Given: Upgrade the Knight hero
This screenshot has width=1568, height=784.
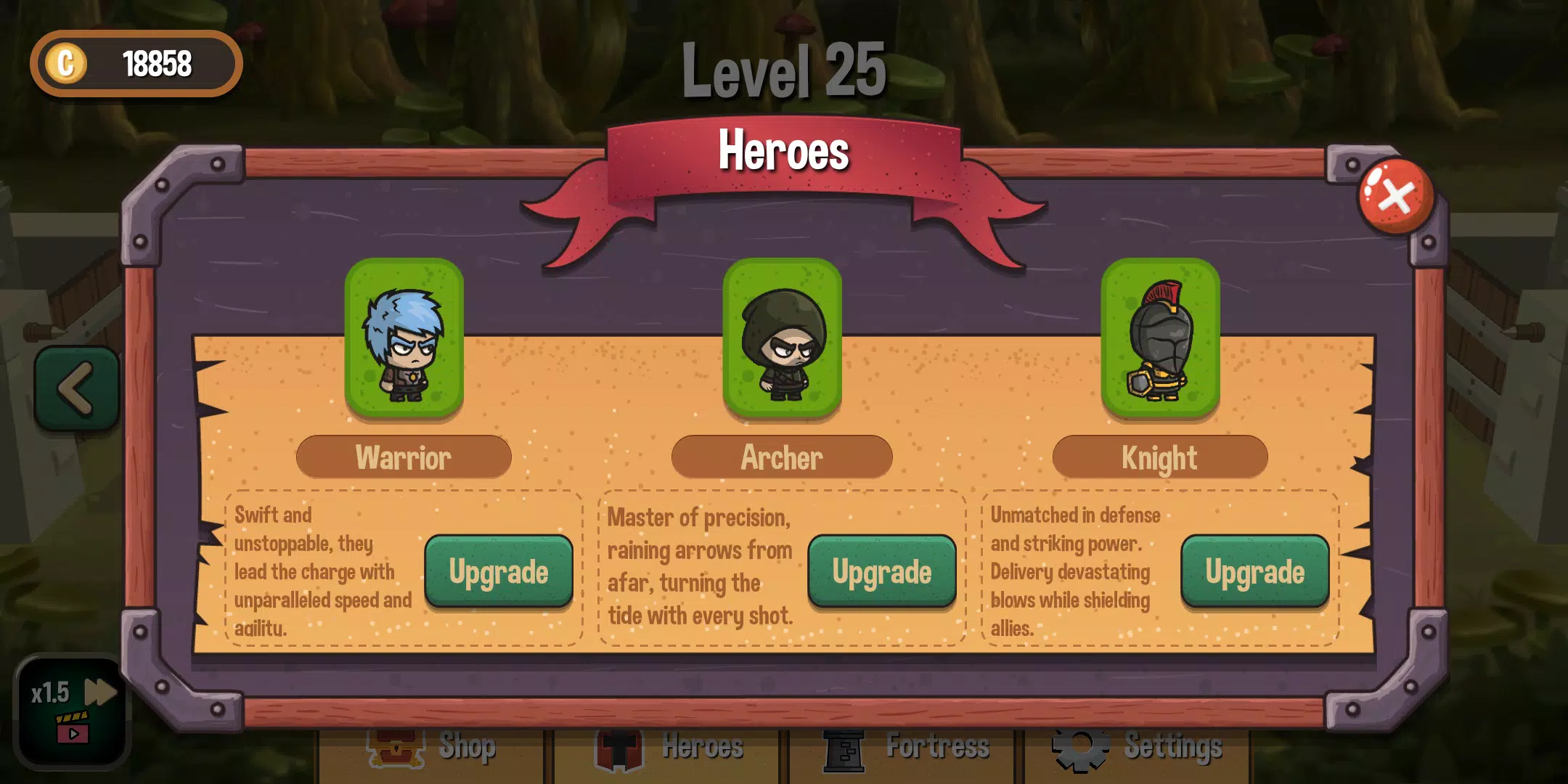Looking at the screenshot, I should click(1255, 571).
